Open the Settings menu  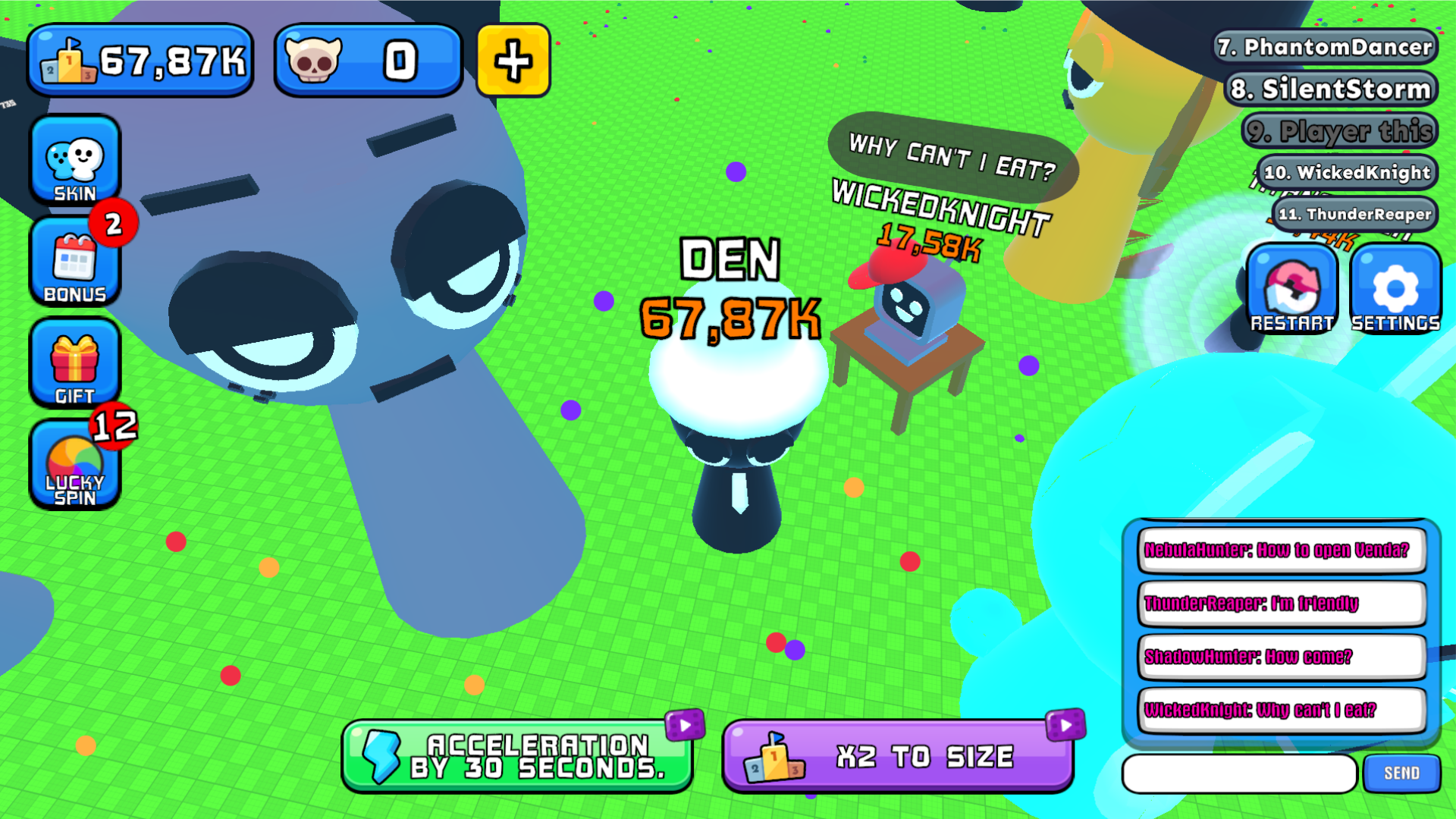1394,288
